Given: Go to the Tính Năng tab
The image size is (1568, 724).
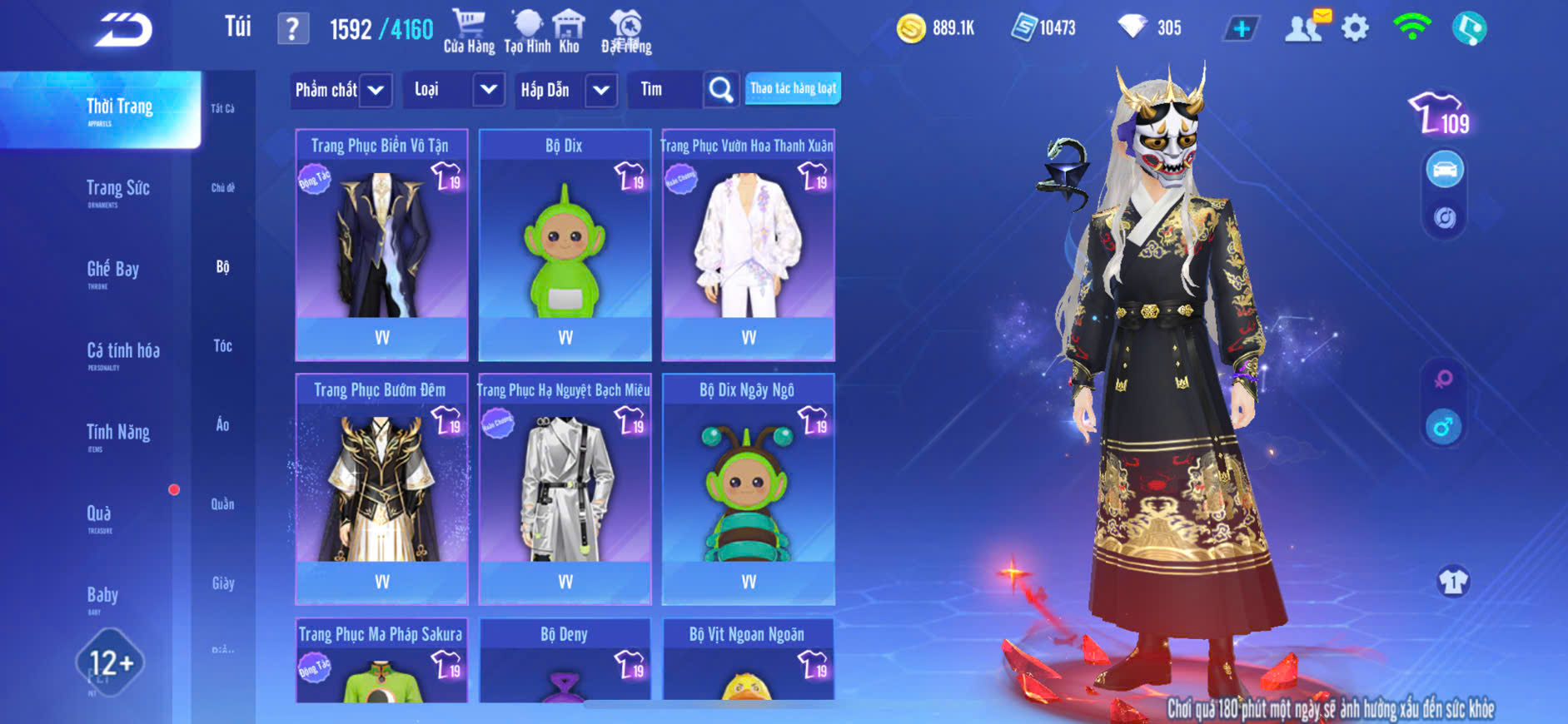Looking at the screenshot, I should (117, 433).
